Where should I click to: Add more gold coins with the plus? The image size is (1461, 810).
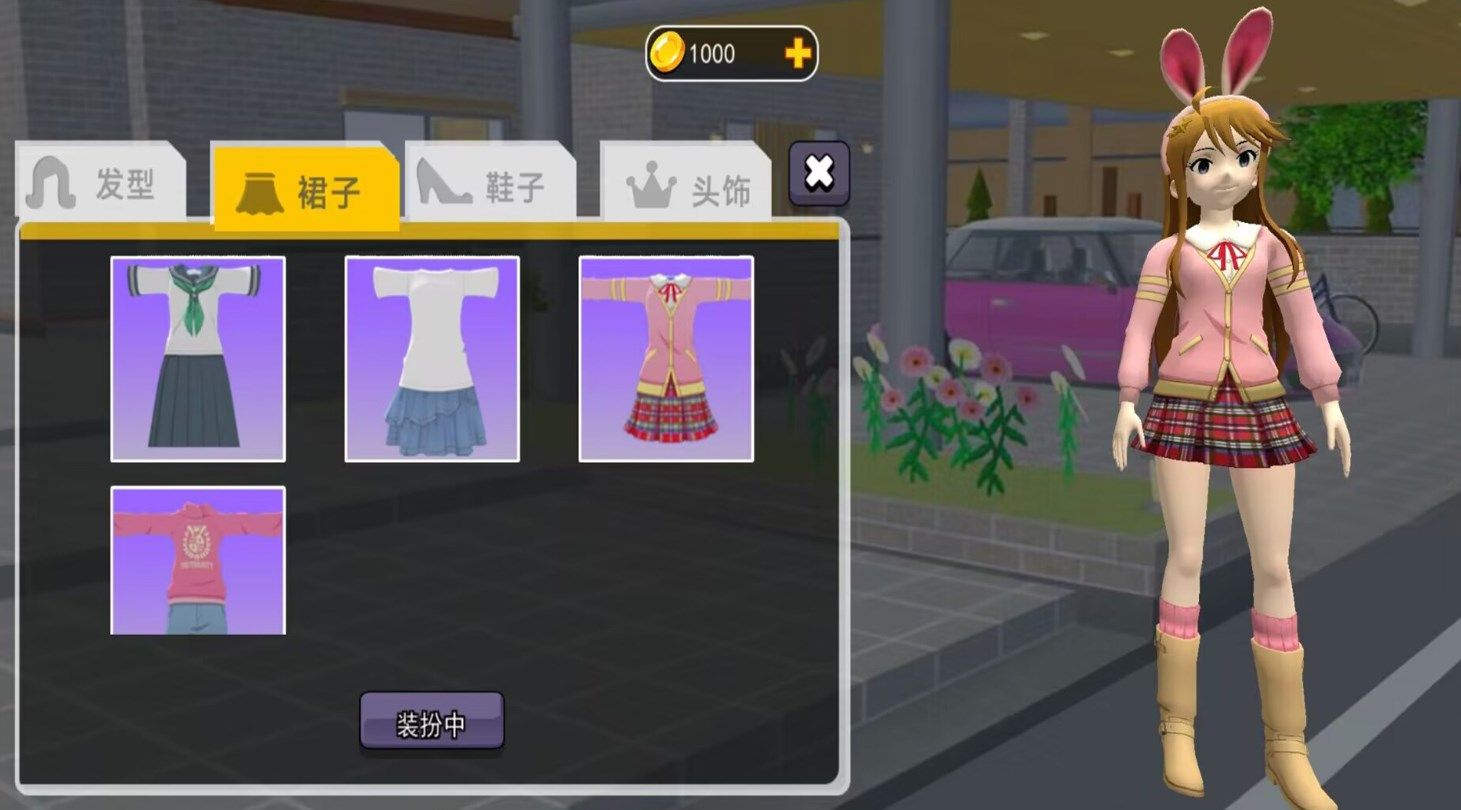point(797,54)
